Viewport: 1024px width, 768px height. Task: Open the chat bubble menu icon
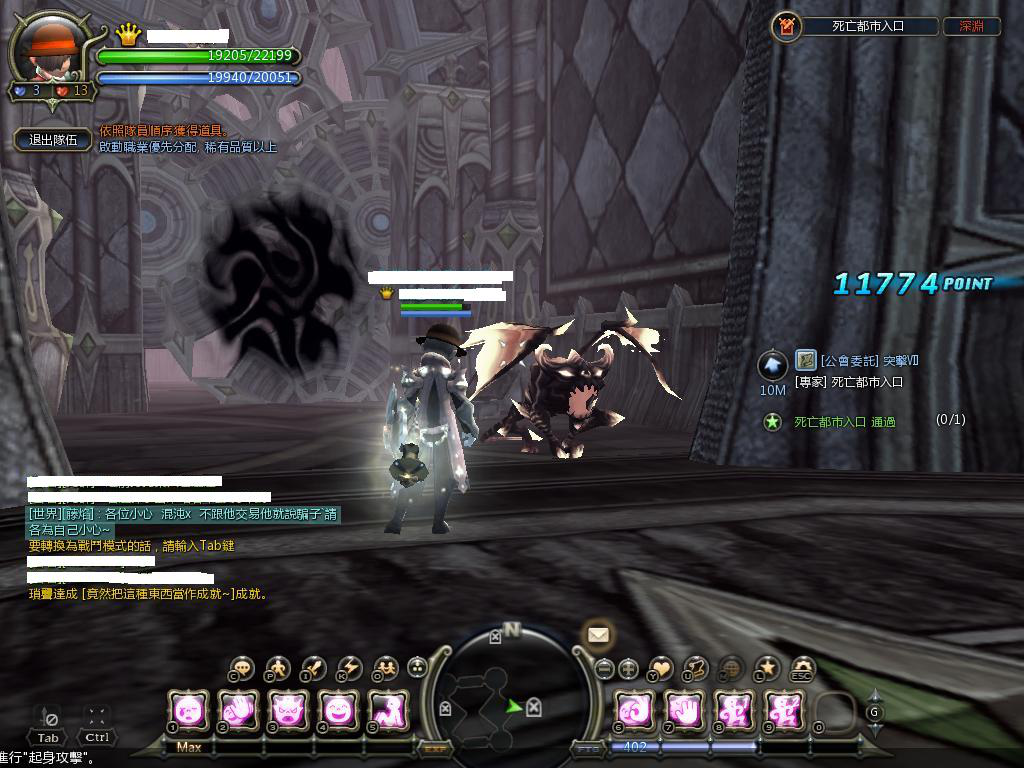pos(242,667)
